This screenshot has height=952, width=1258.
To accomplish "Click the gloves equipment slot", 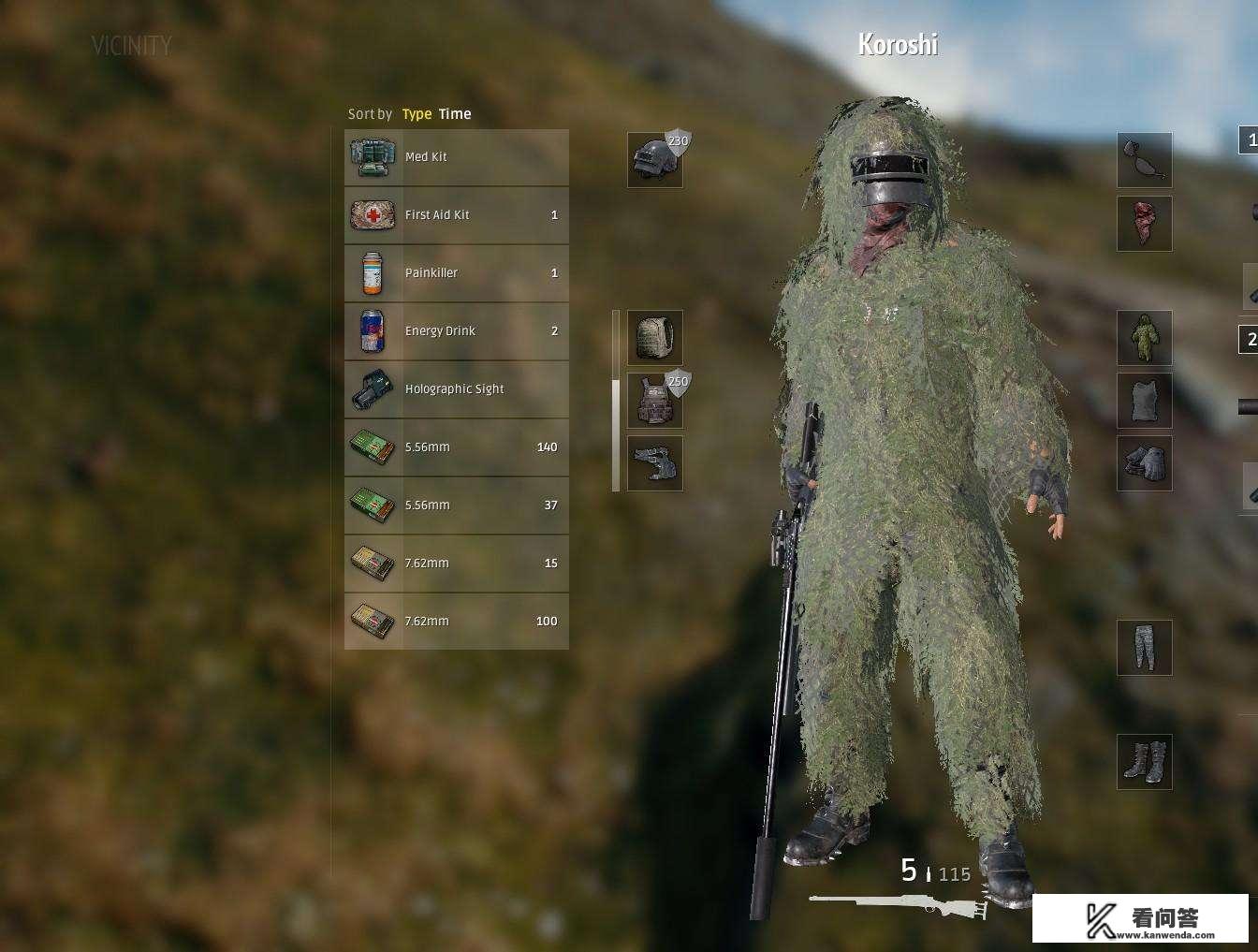I will pos(1145,463).
